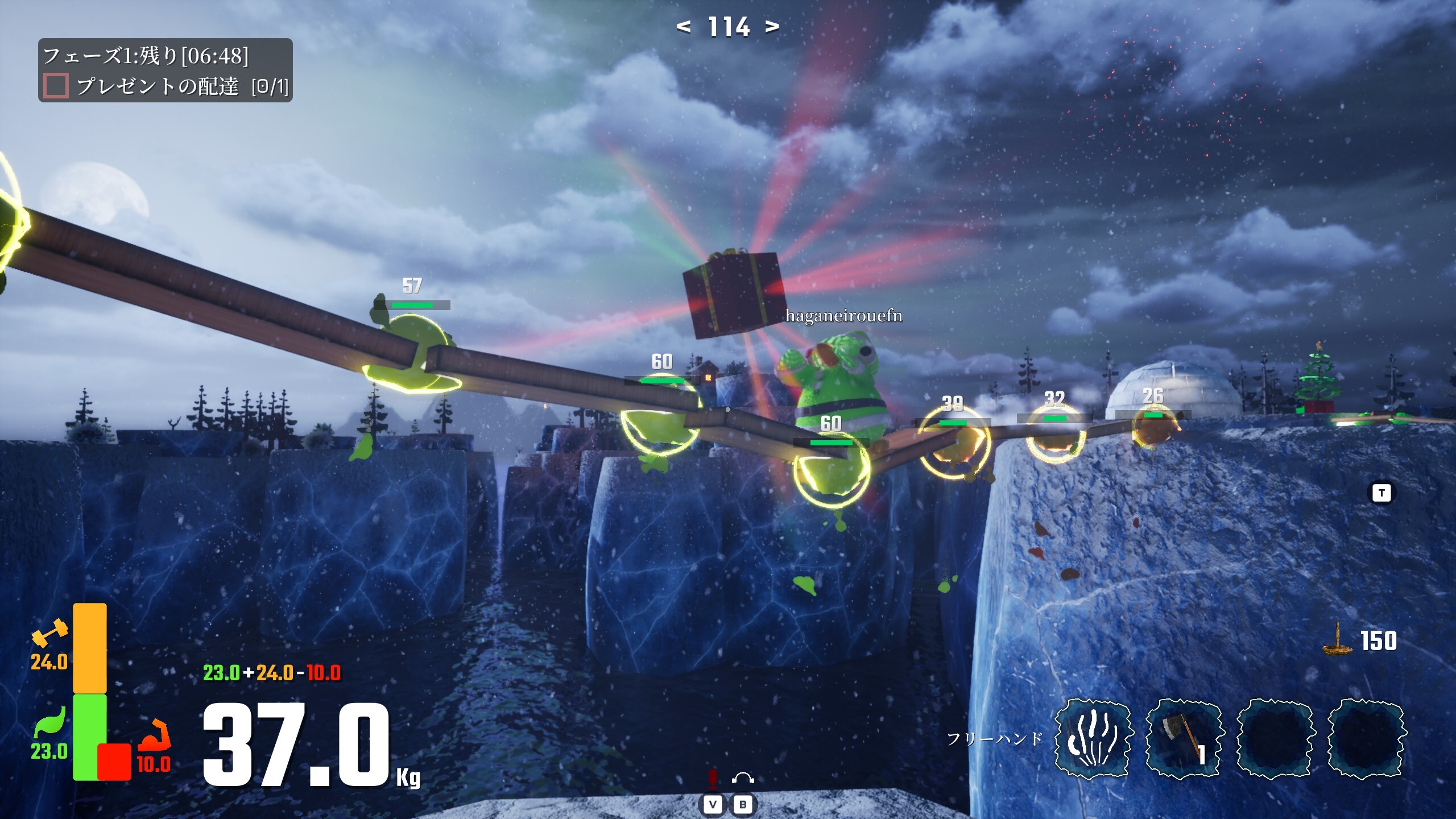Click the headphones voice icon
Screen dimensions: 1456x819
coord(743,777)
